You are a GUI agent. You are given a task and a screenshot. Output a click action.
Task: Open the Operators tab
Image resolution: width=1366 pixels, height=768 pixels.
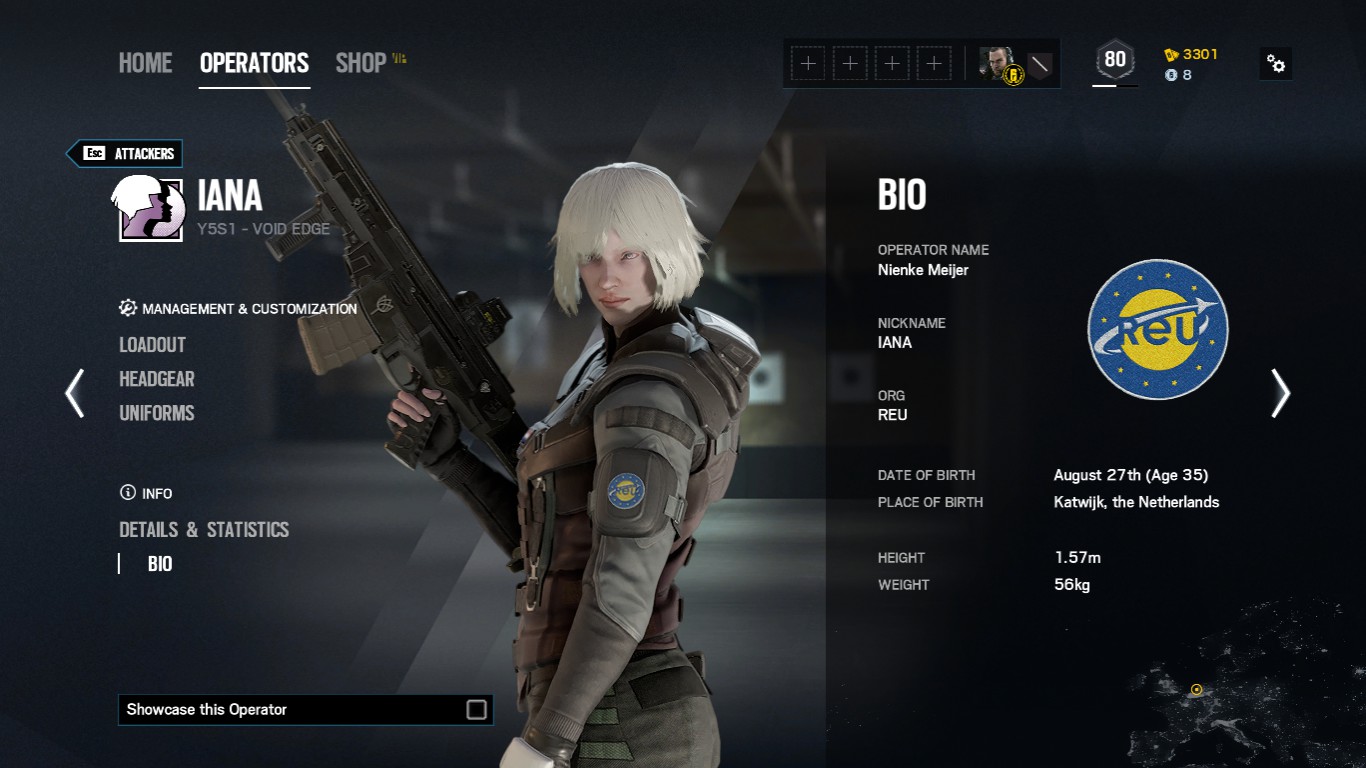click(x=254, y=63)
